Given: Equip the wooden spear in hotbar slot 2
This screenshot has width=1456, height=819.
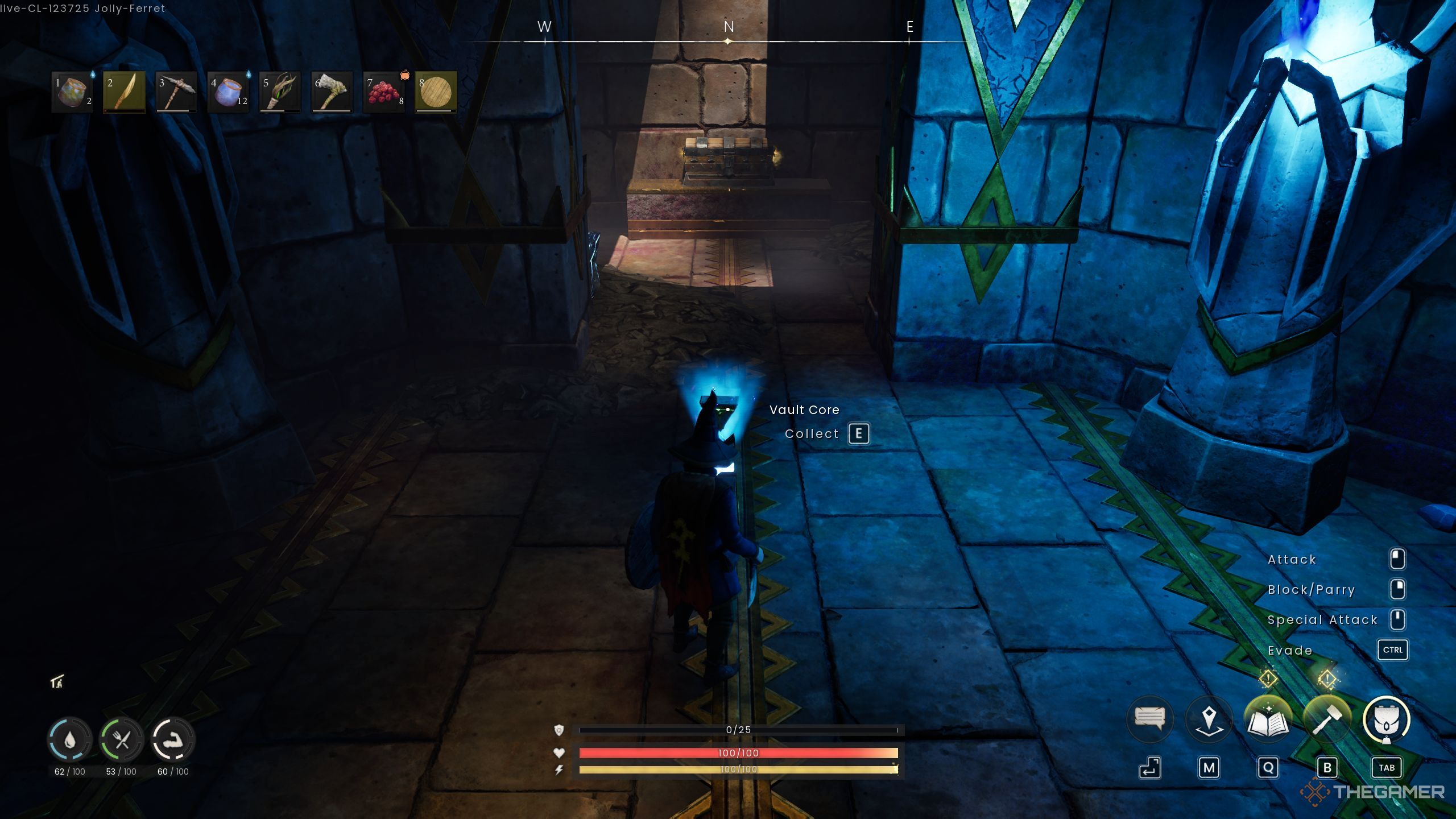Looking at the screenshot, I should point(124,92).
